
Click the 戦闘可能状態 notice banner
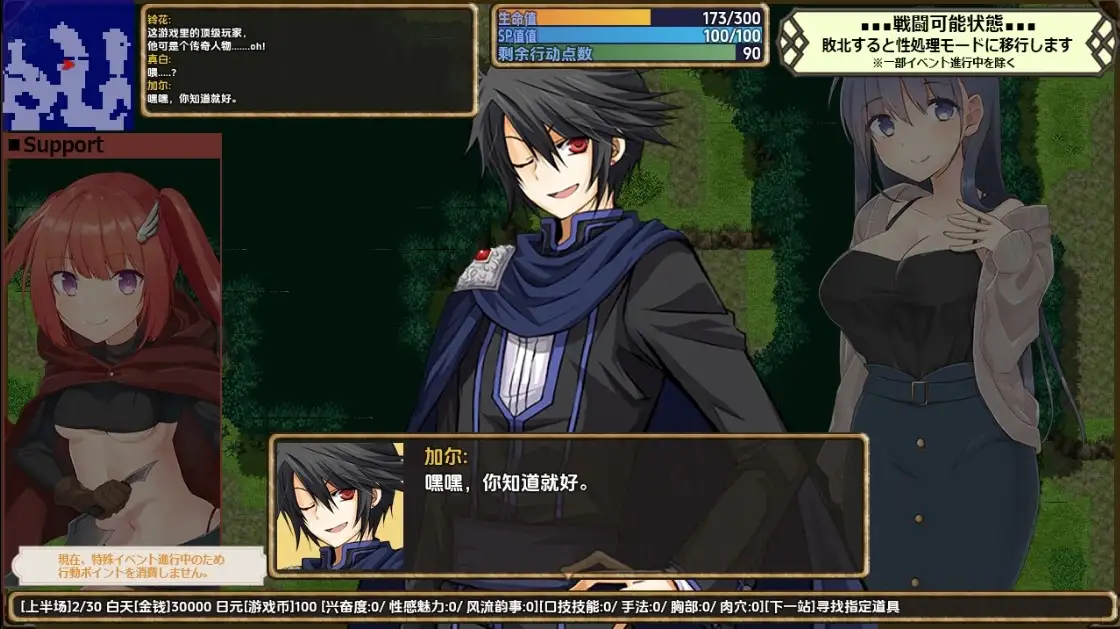pos(946,43)
